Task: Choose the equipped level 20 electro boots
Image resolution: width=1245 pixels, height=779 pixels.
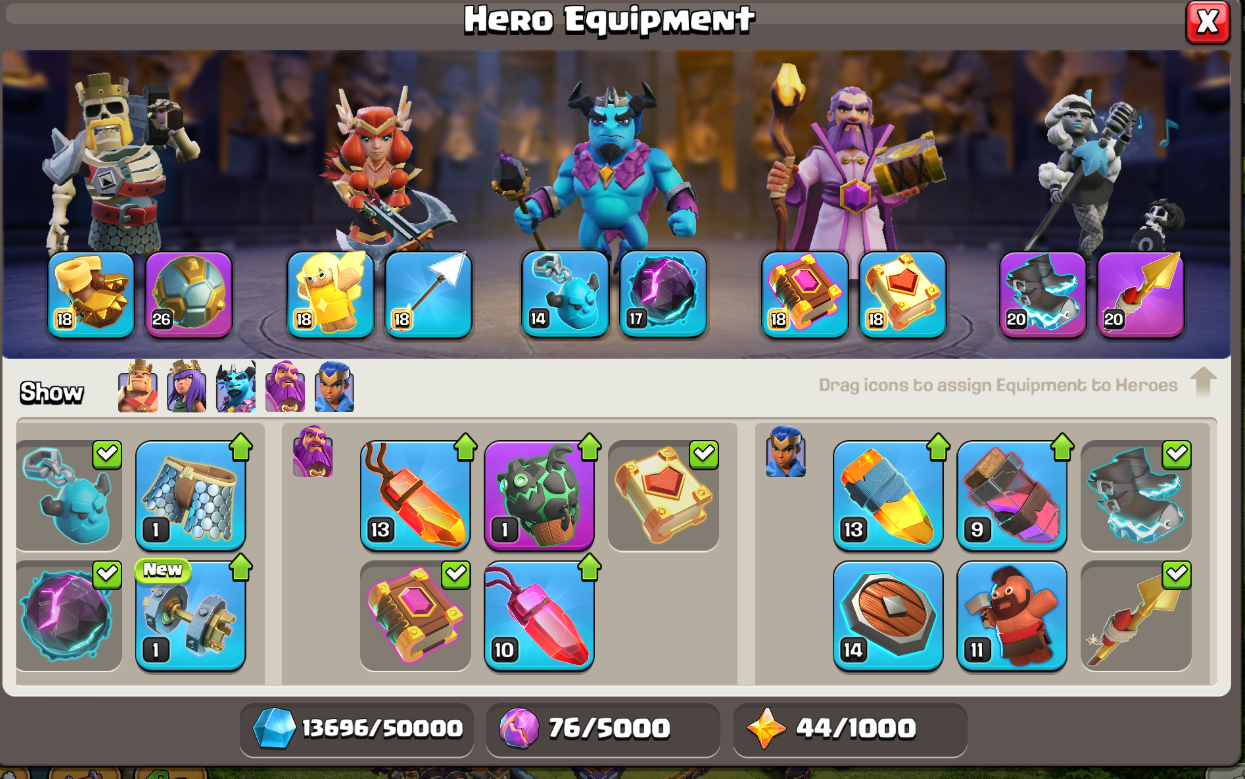Action: (x=1043, y=294)
